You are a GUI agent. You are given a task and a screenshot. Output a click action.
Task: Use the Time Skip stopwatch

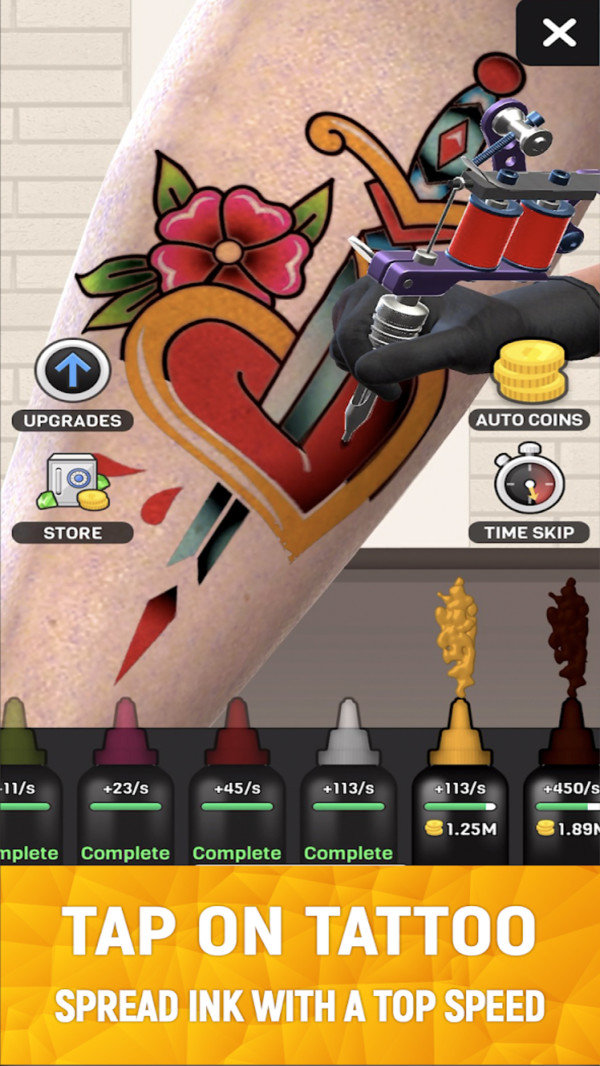528,486
